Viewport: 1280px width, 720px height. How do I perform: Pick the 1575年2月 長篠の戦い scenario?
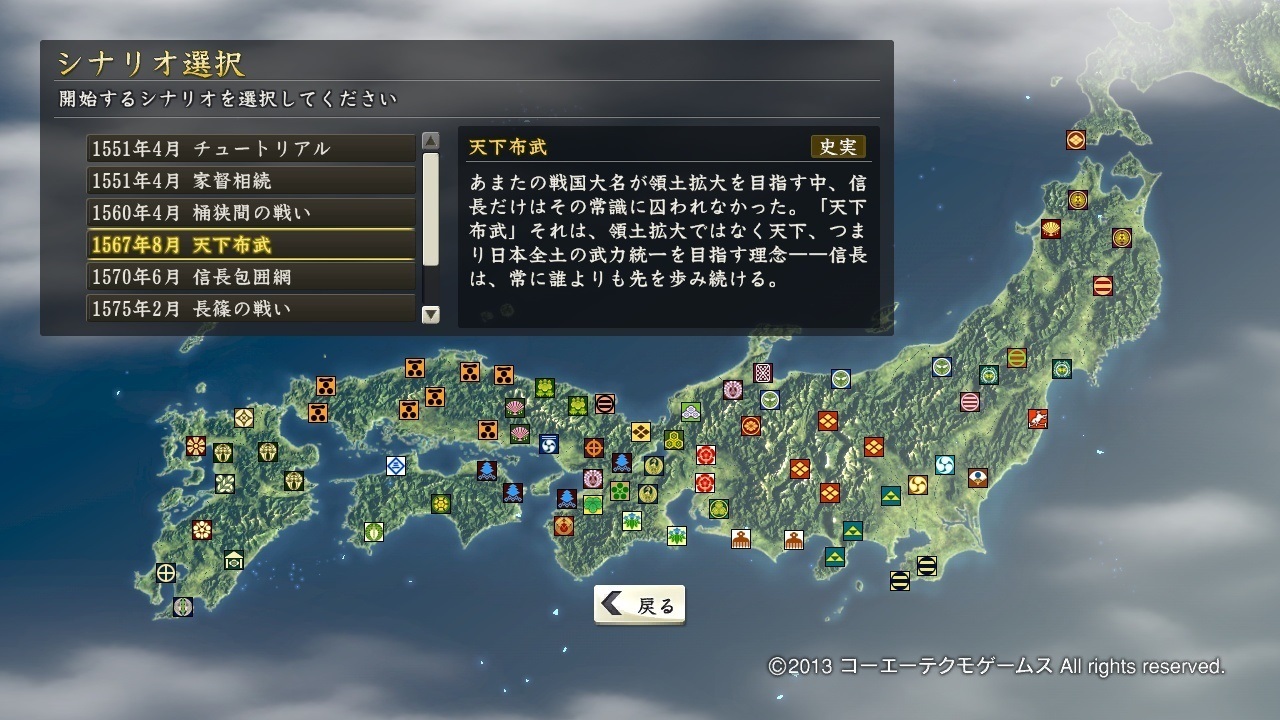coord(250,309)
